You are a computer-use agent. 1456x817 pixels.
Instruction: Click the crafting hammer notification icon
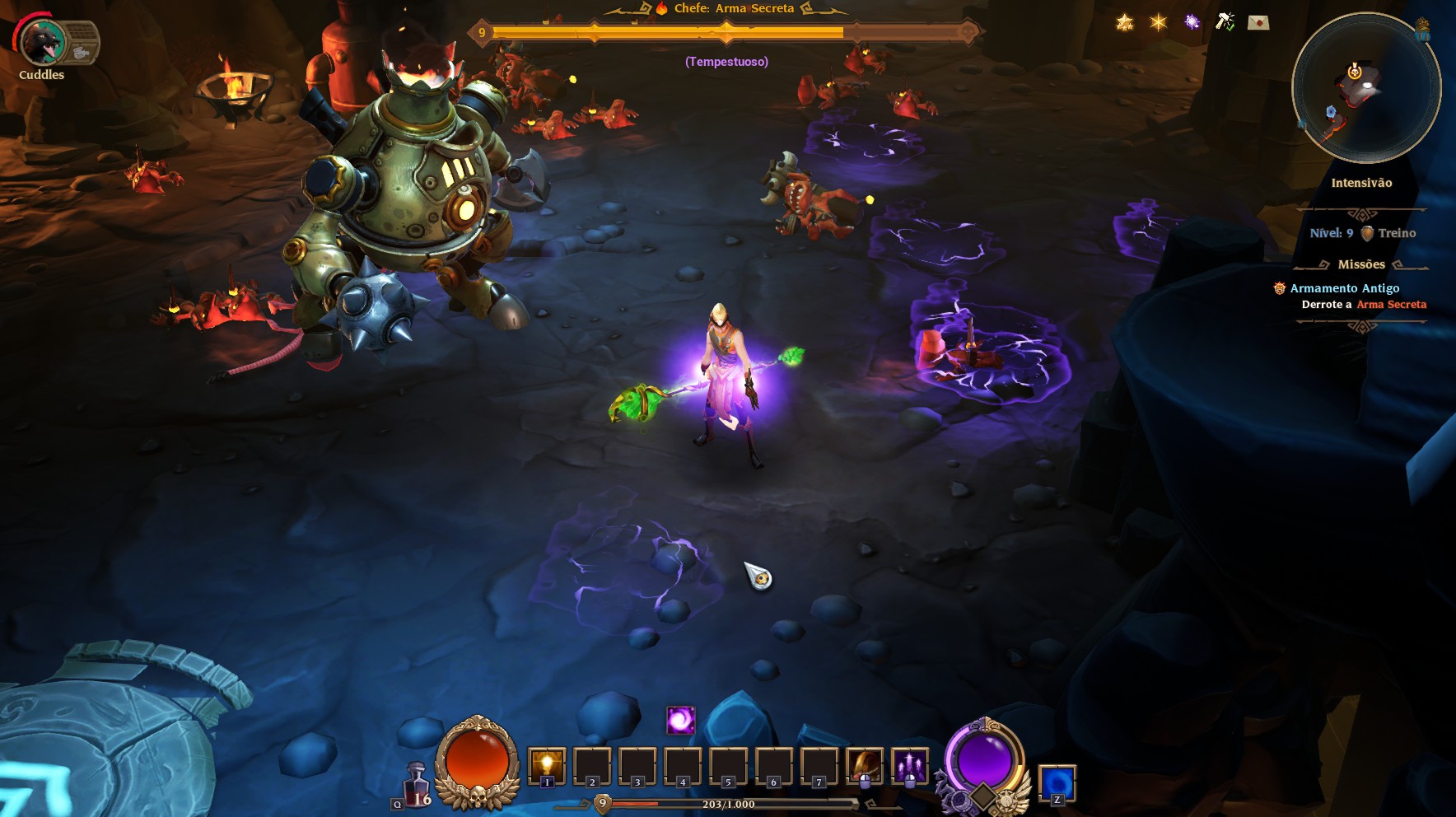1225,22
